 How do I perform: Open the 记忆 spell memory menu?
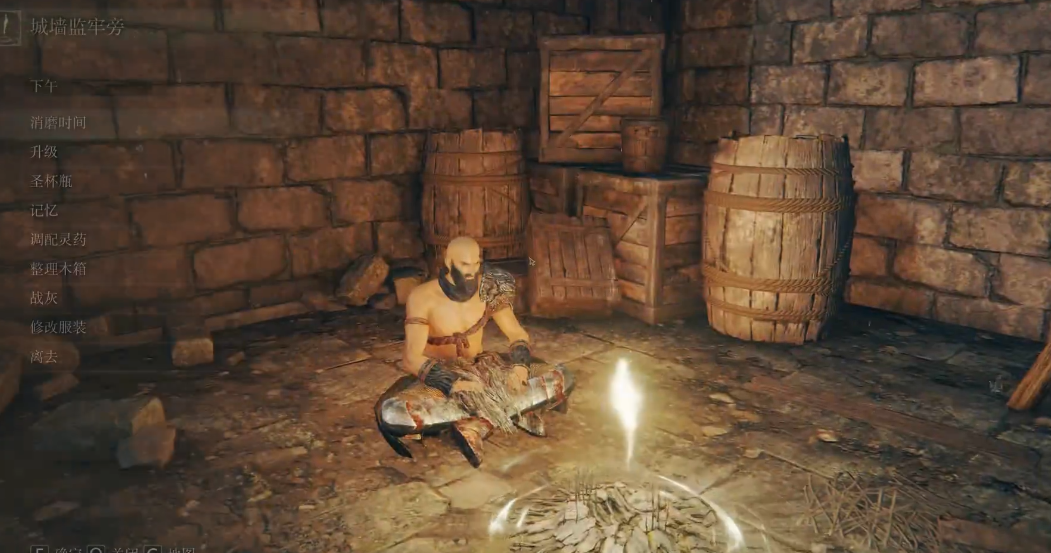point(44,210)
